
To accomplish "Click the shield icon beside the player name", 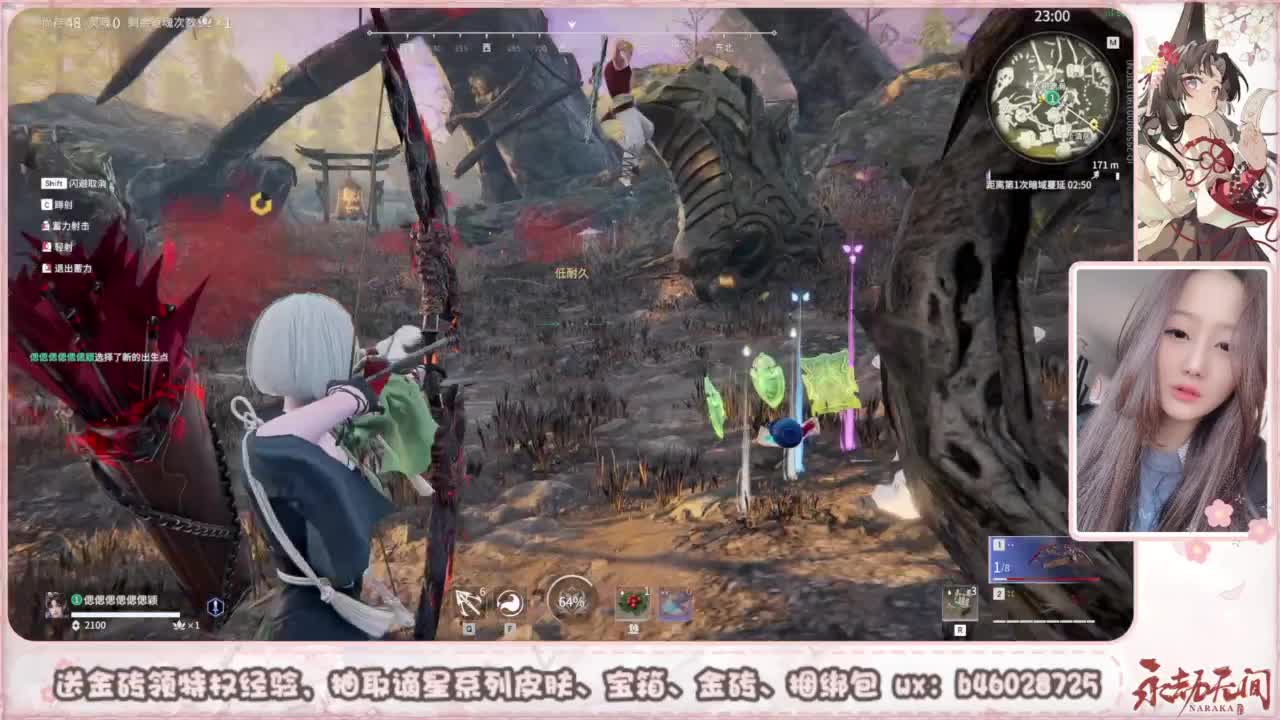I will [214, 607].
